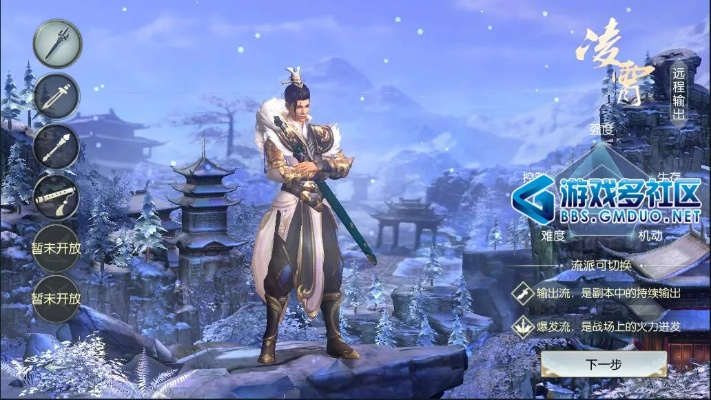The width and height of the screenshot is (711, 400).
Task: Choose the sword class icon
Action: pos(56,96)
